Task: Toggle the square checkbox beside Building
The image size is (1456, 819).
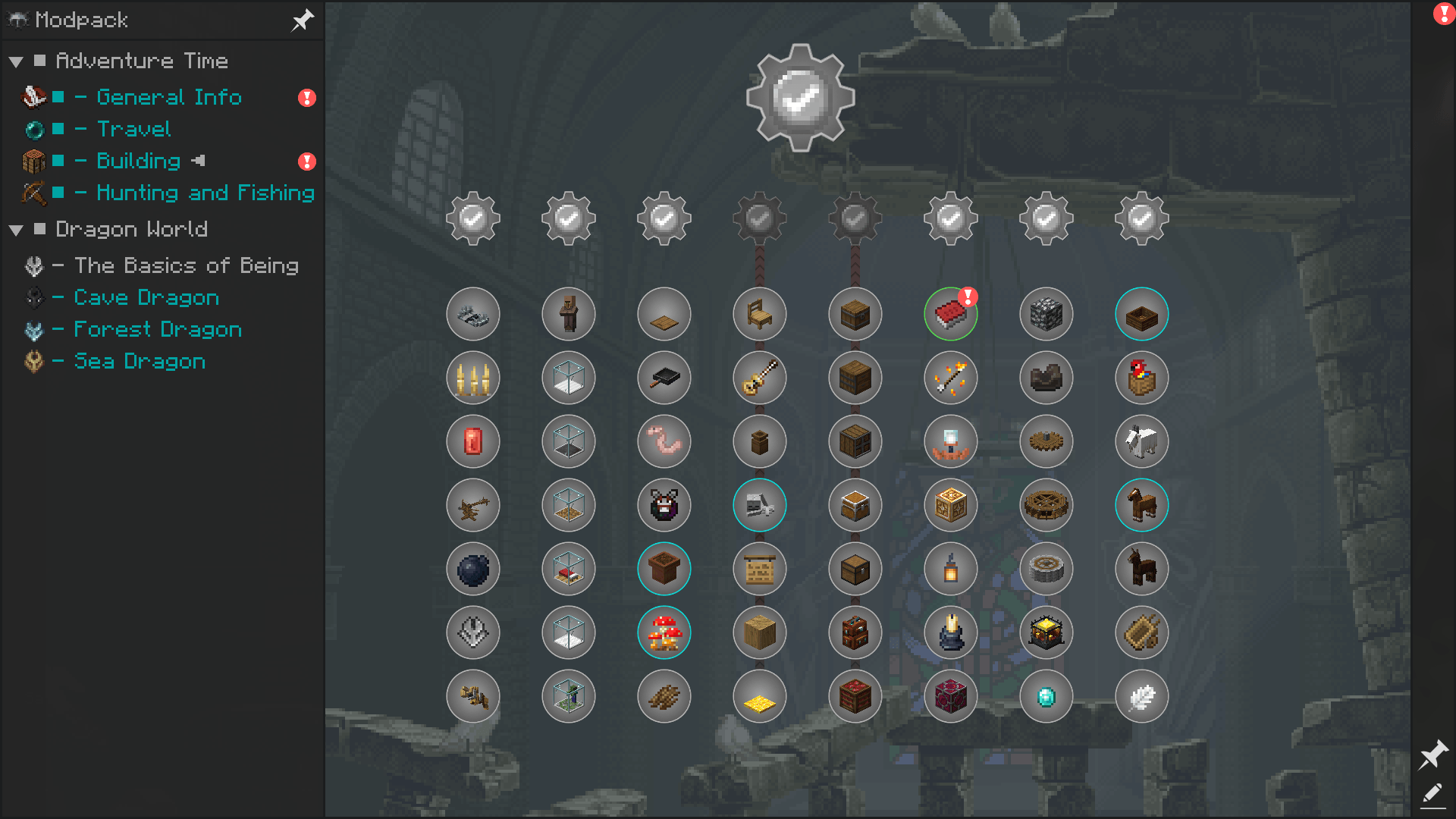Action: point(57,161)
